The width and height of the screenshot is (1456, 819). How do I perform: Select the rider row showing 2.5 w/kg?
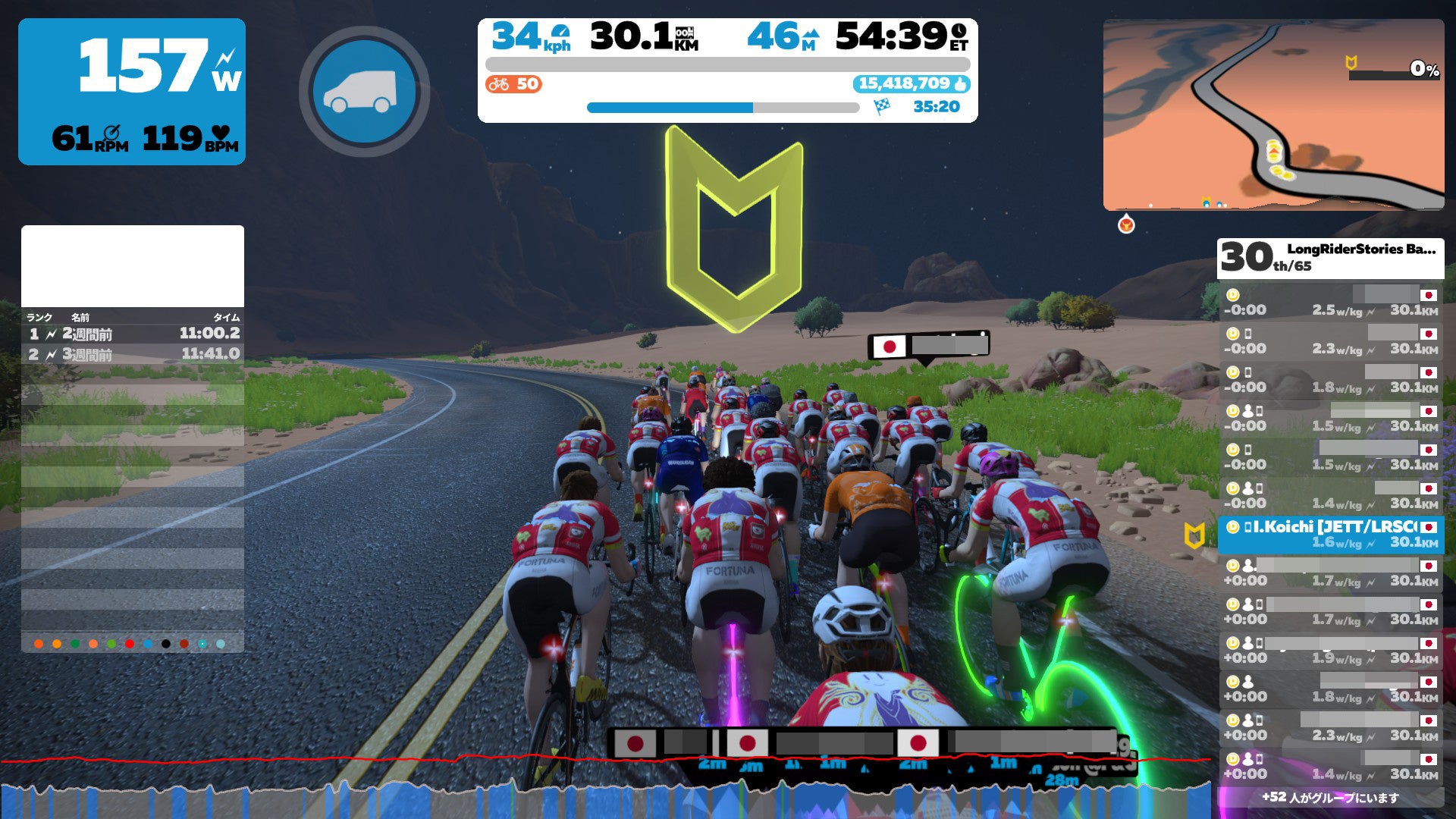coord(1330,303)
